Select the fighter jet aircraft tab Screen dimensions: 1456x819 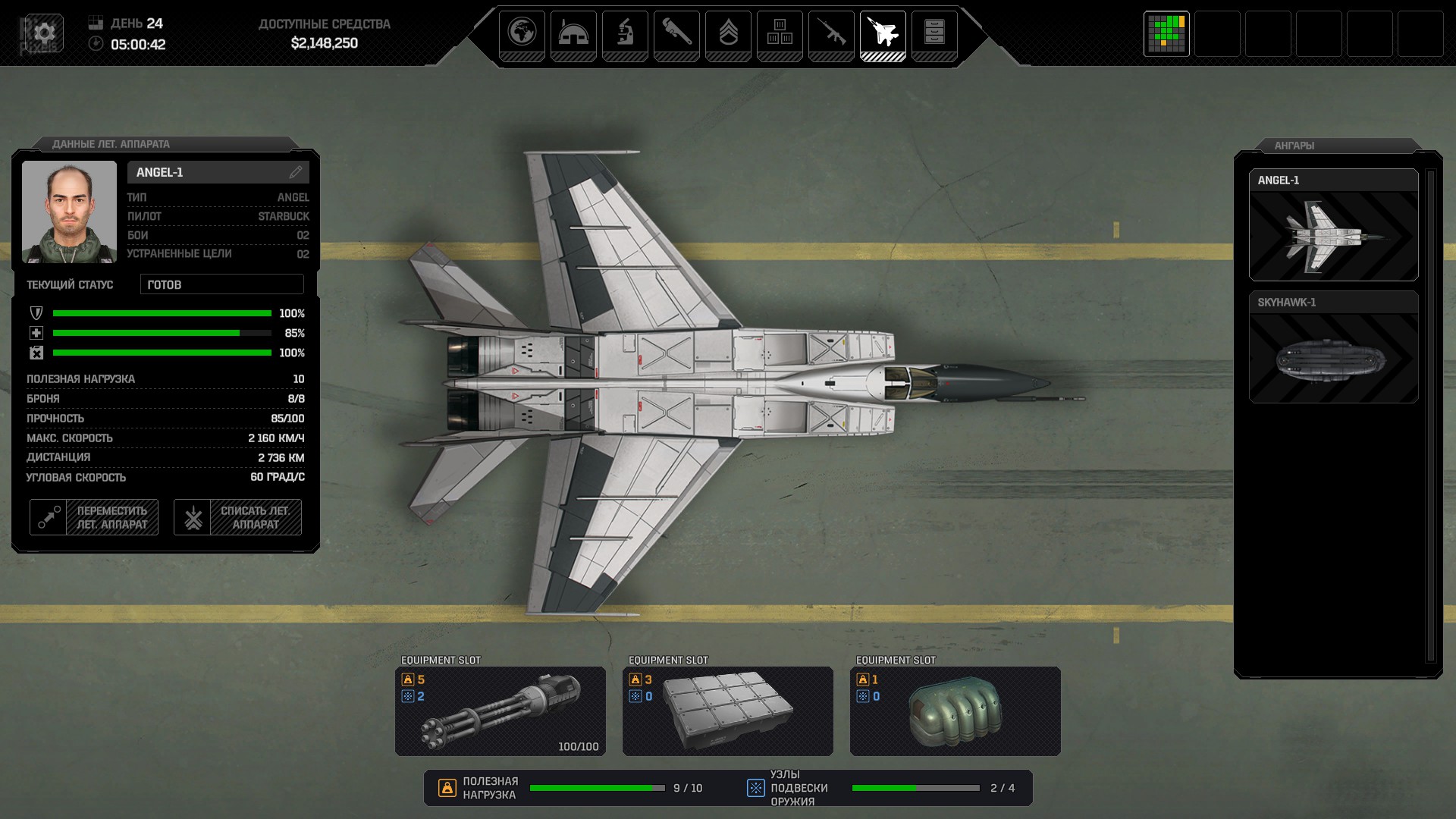tap(883, 34)
